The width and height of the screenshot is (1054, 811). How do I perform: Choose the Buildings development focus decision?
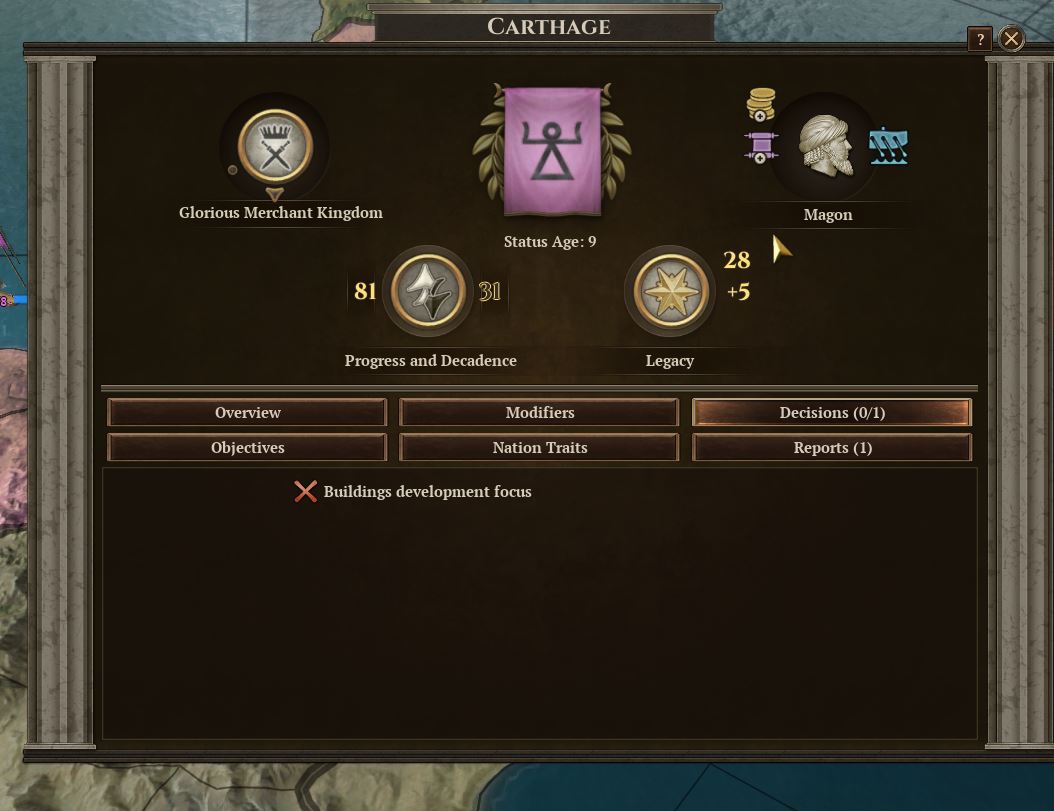(x=427, y=492)
